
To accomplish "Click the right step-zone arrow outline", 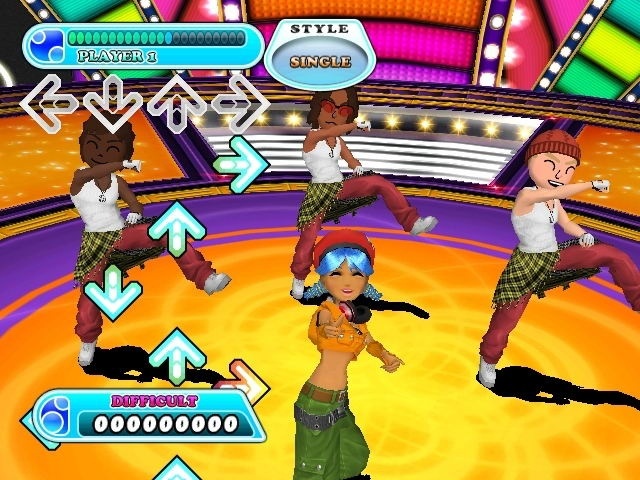I will tap(240, 102).
